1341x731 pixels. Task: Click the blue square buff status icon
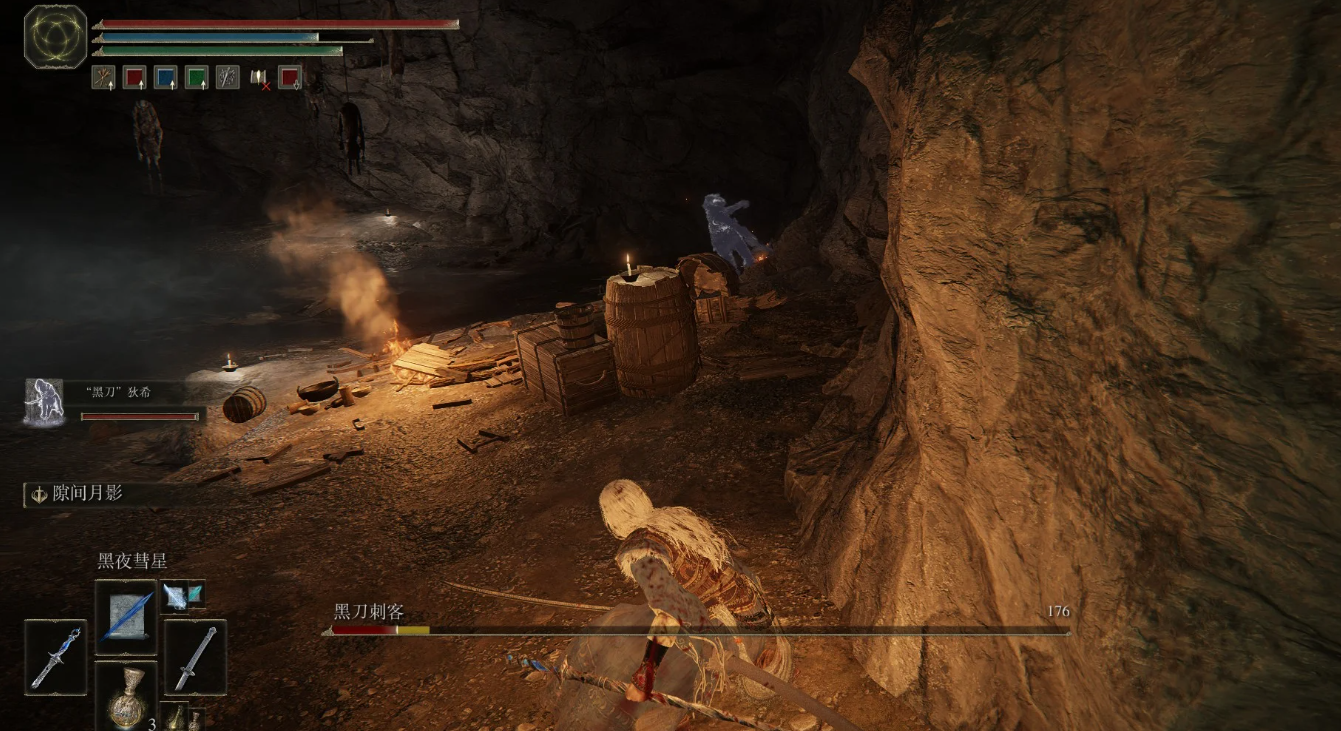pos(166,77)
